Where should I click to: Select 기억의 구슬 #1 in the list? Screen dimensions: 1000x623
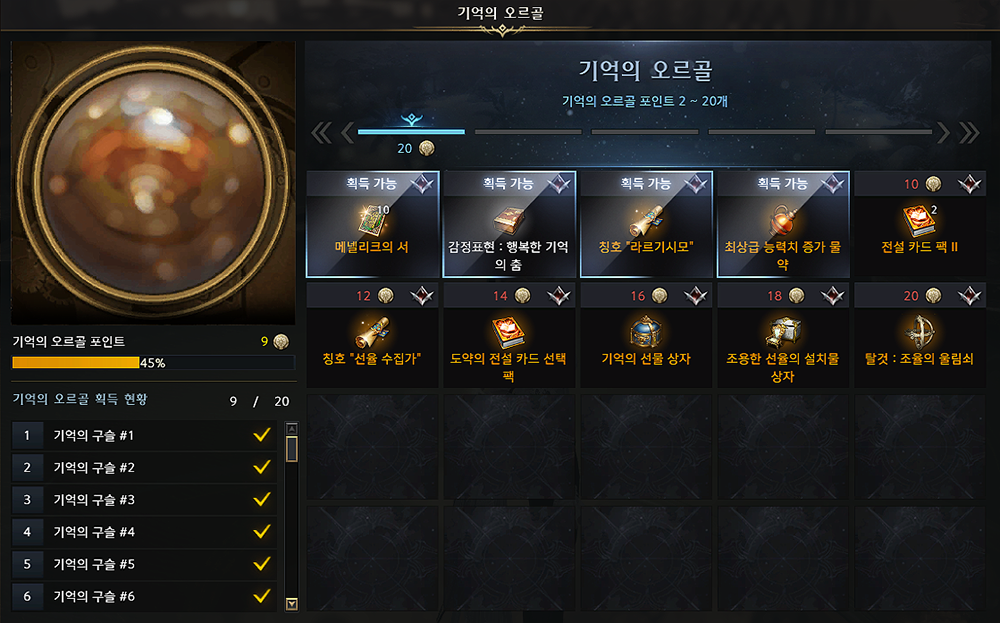(x=144, y=436)
